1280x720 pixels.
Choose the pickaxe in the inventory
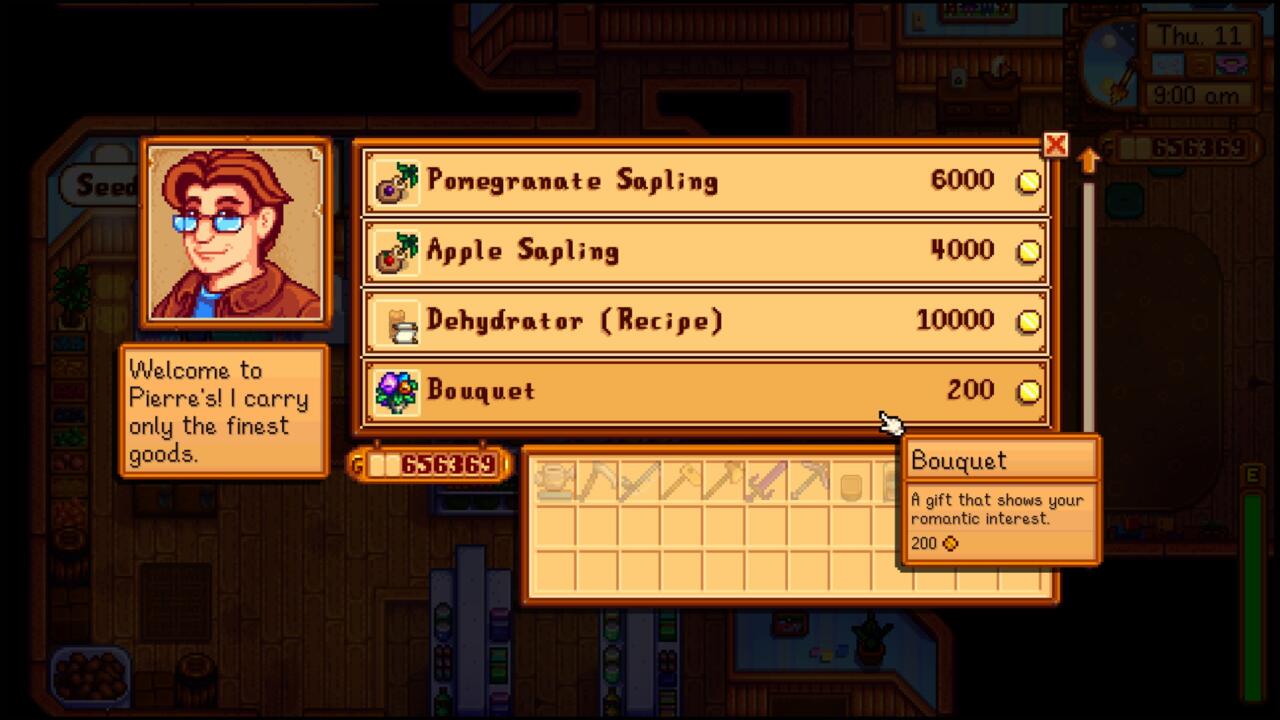pos(809,482)
